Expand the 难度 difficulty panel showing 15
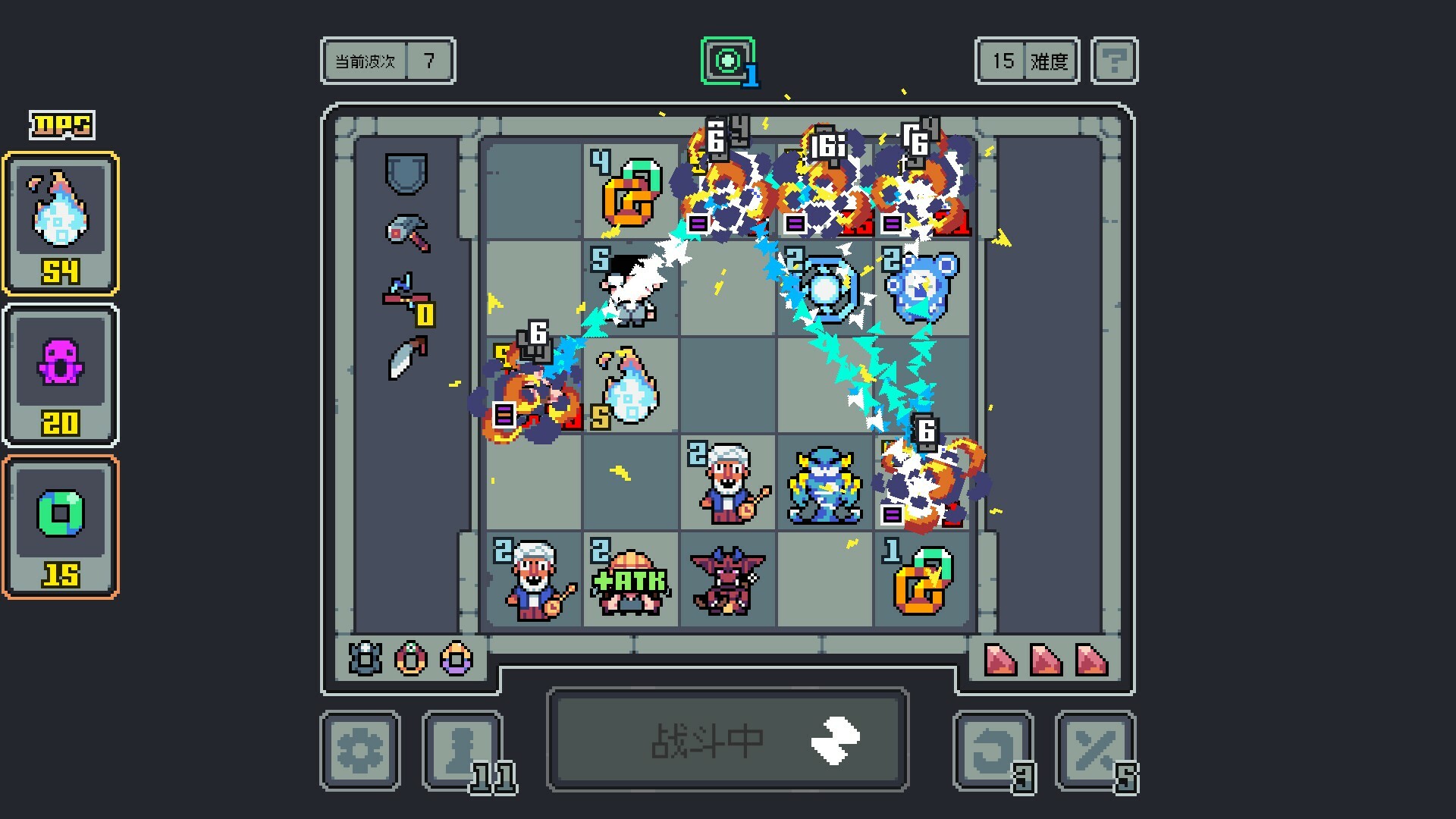This screenshot has height=819, width=1456. pyautogui.click(x=1026, y=61)
